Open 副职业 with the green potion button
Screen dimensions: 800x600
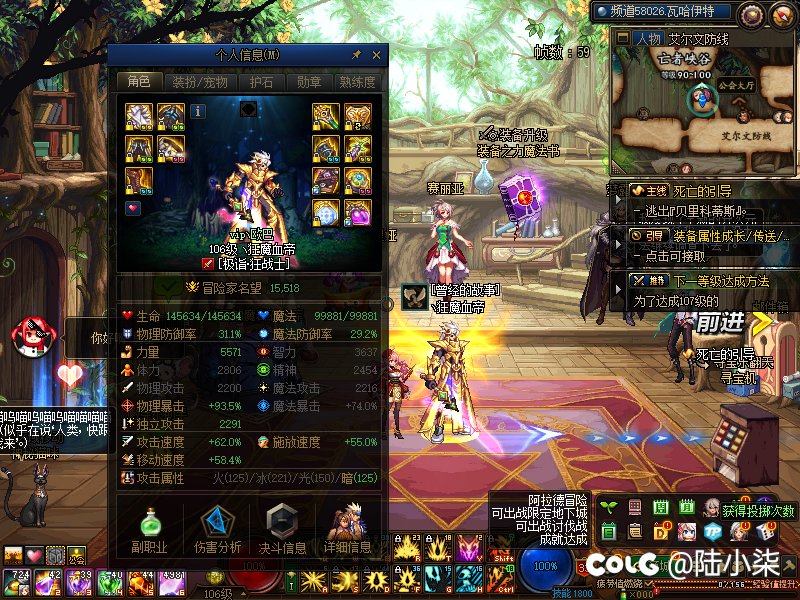point(149,530)
